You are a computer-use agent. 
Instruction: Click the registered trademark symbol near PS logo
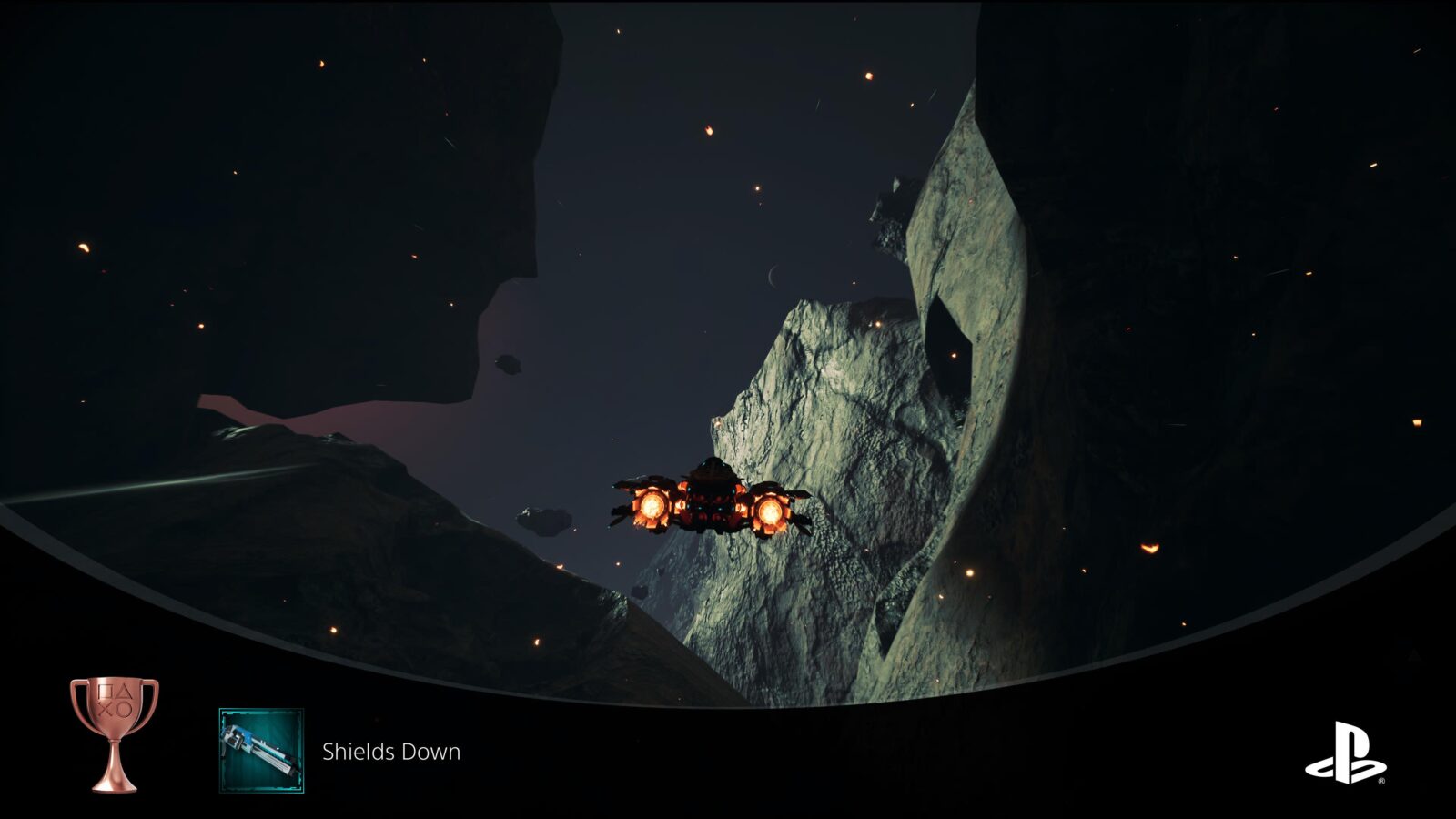point(1381,781)
